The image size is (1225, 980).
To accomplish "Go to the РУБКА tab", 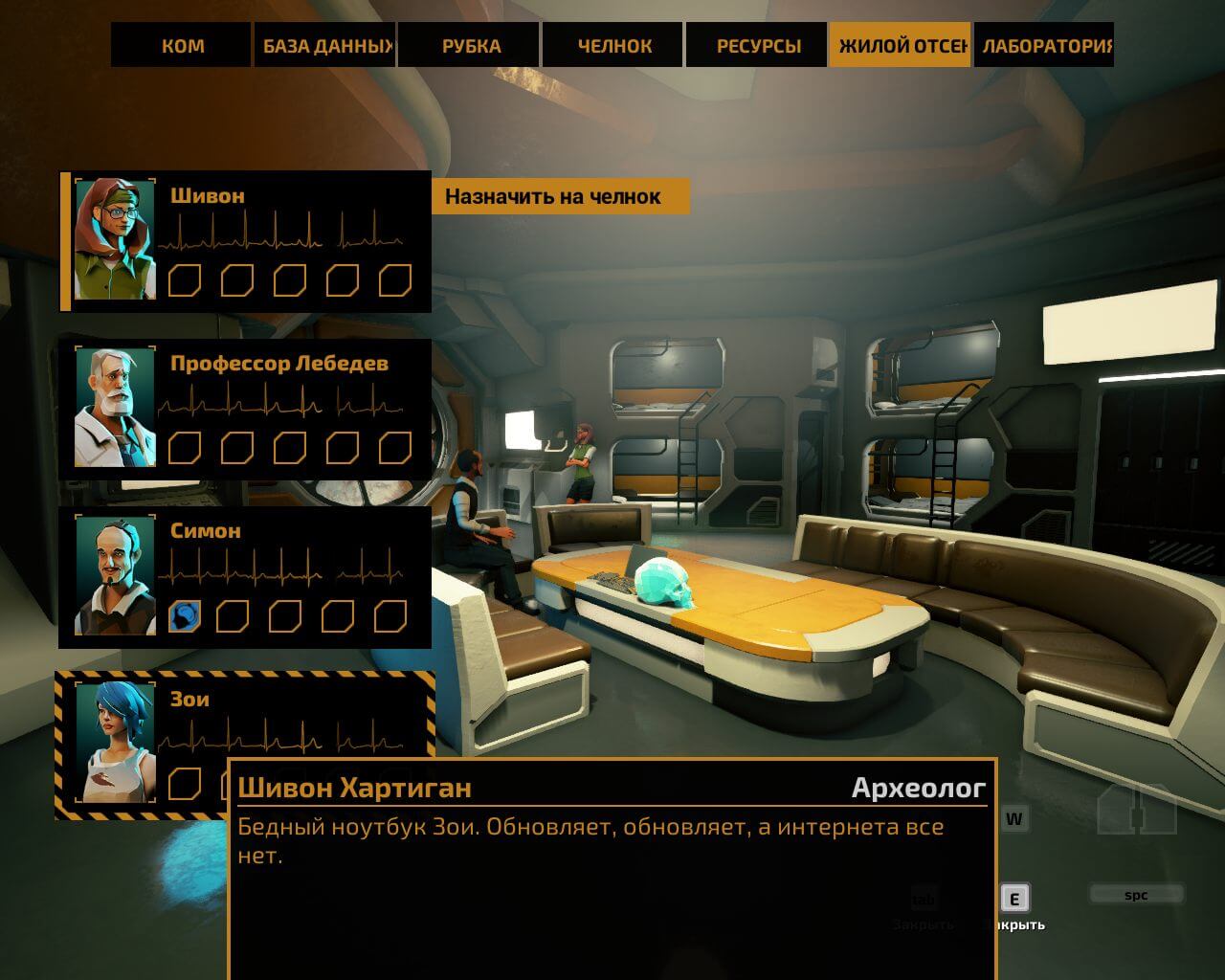I will (471, 46).
